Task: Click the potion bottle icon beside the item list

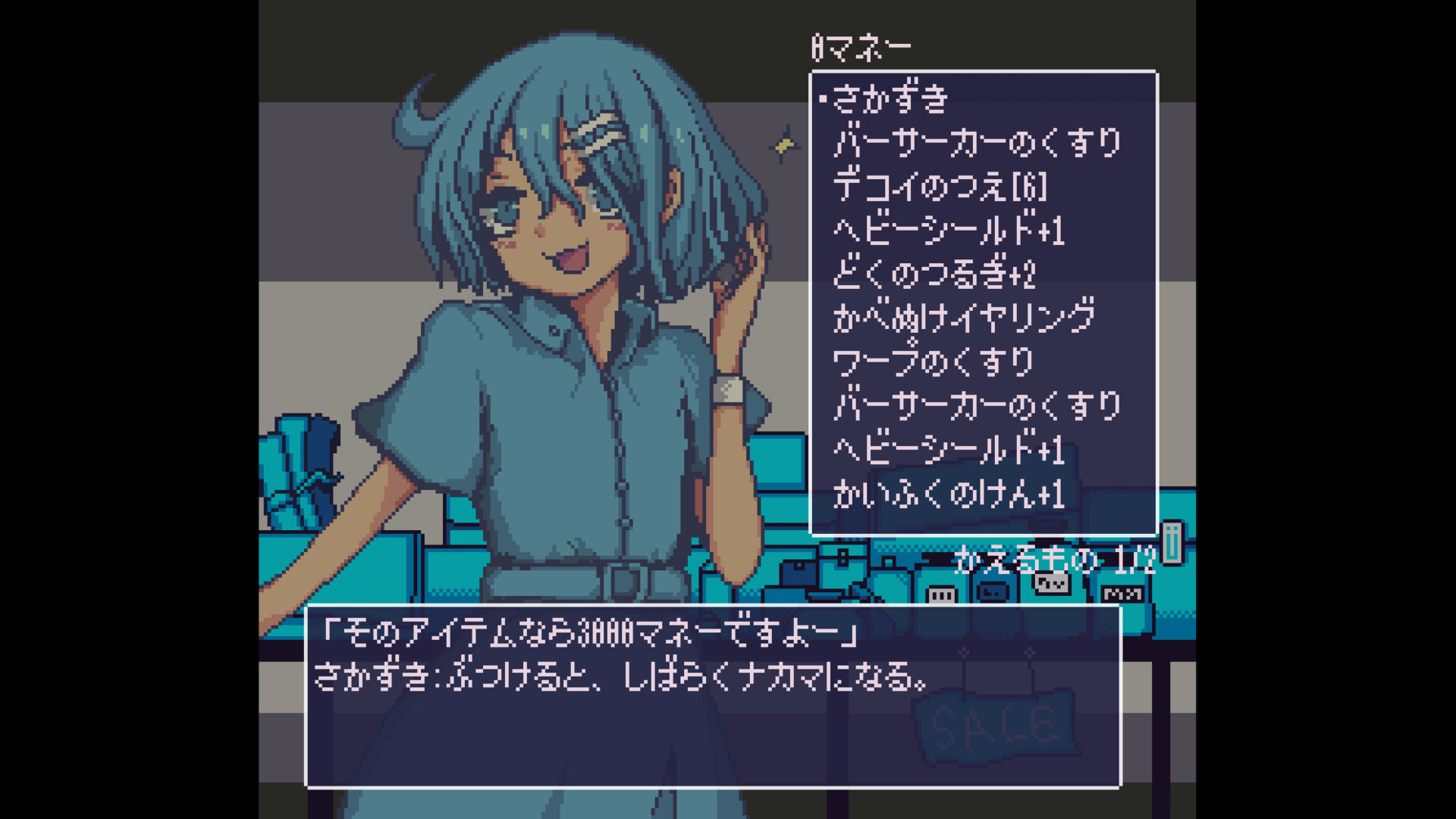Action: click(x=1171, y=546)
